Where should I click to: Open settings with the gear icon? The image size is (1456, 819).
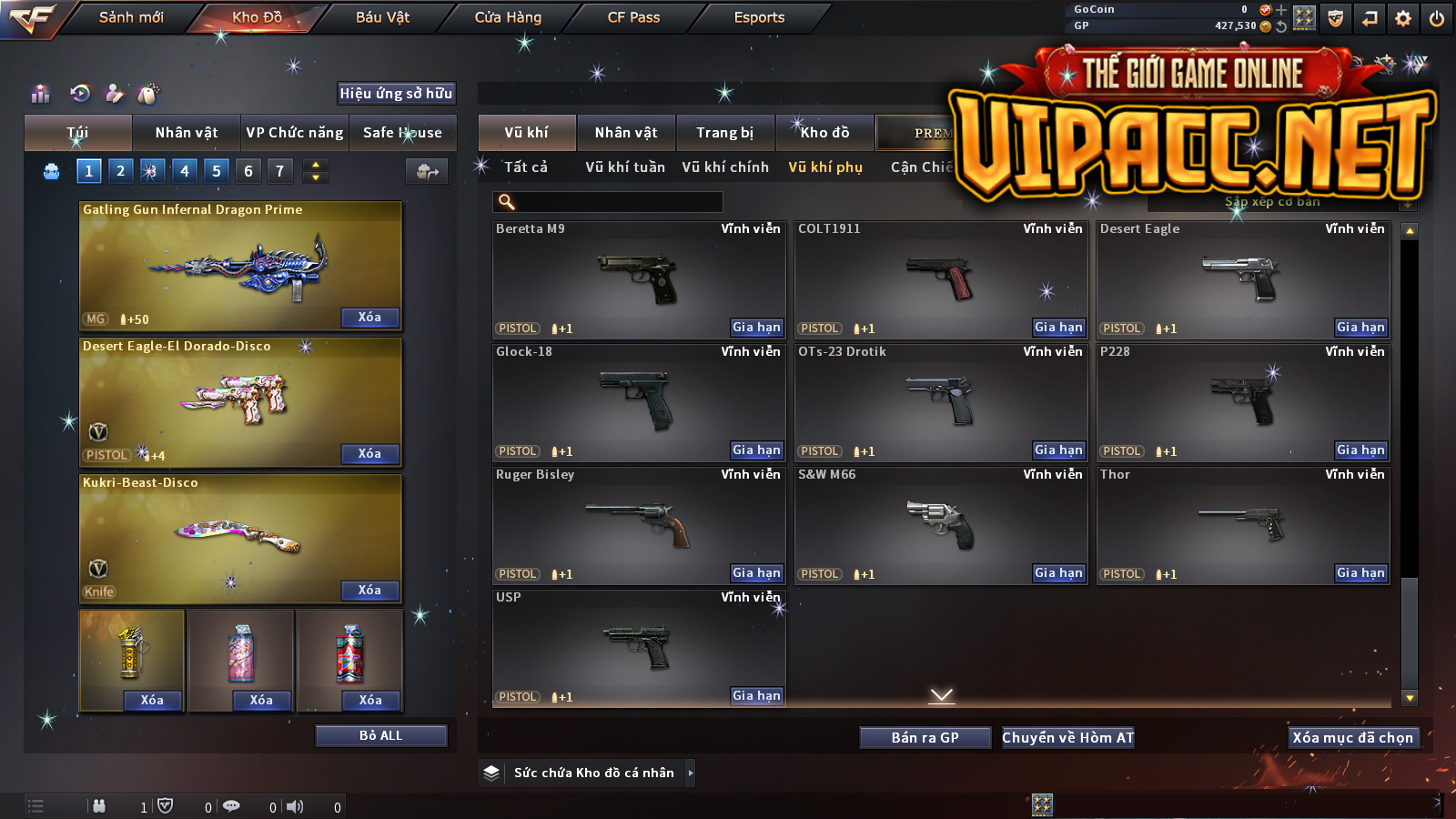(x=1403, y=18)
